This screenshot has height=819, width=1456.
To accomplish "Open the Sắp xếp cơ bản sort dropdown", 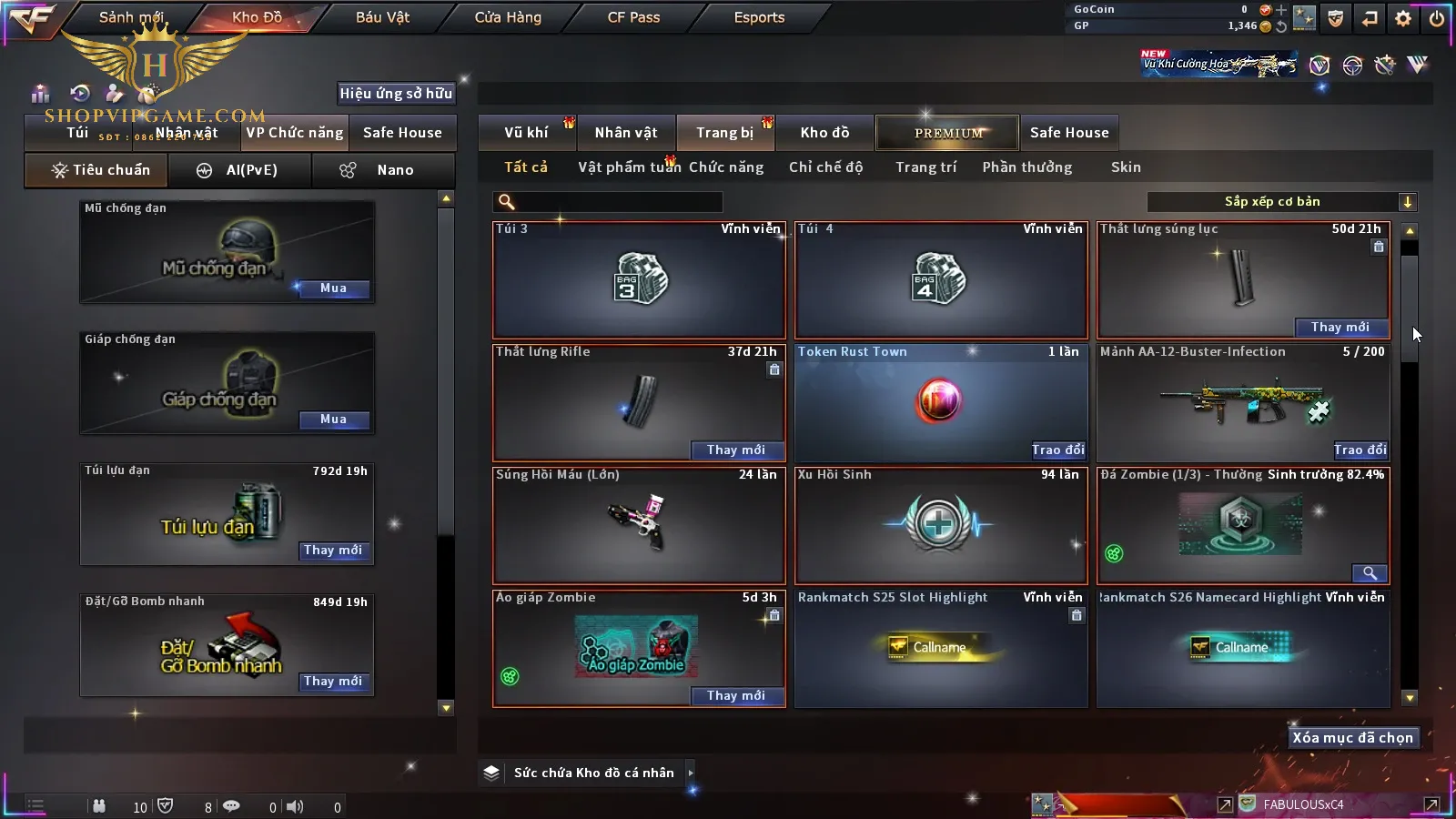I will click(1281, 202).
